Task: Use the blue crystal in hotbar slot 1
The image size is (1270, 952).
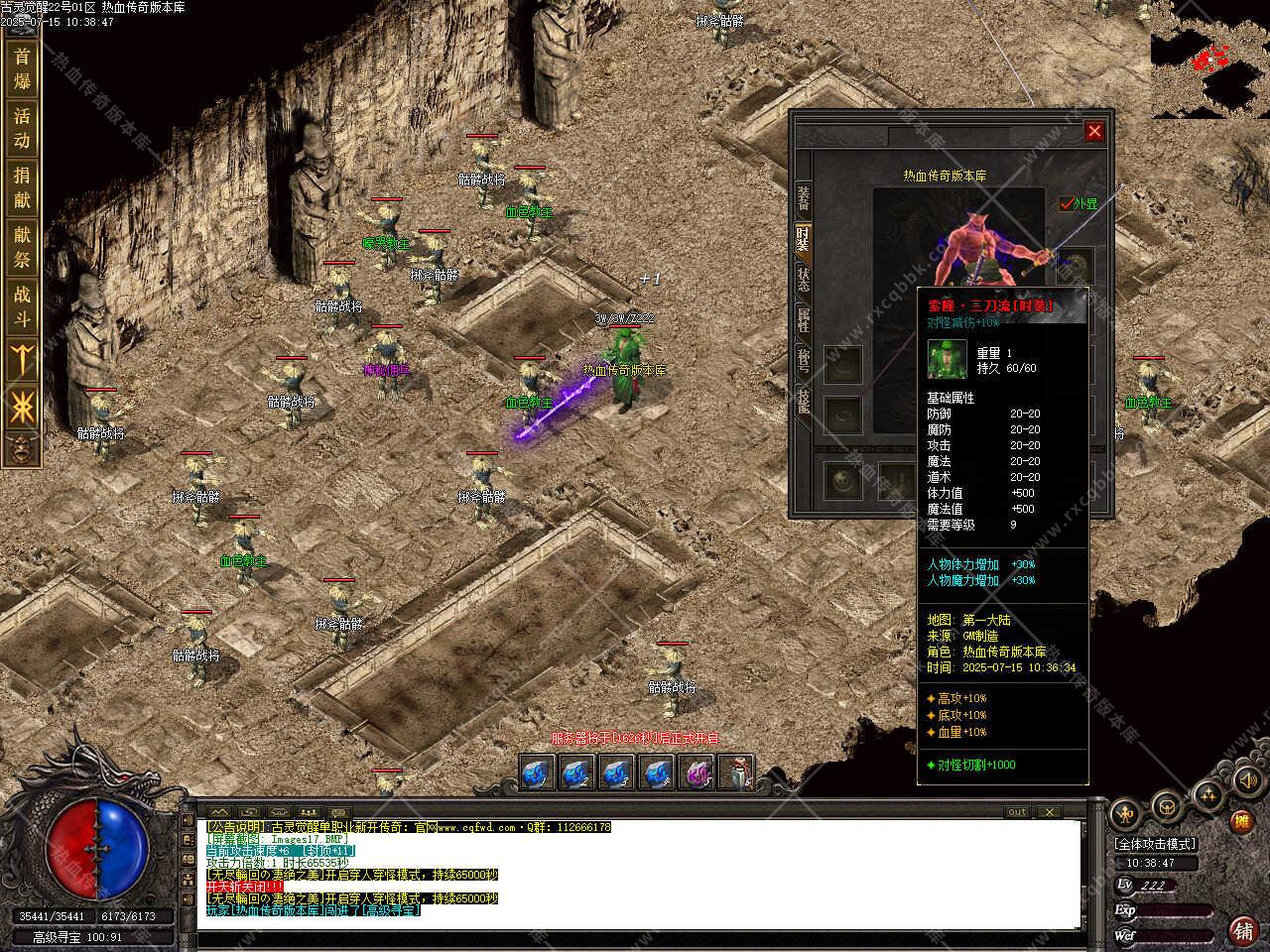Action: pos(538,773)
